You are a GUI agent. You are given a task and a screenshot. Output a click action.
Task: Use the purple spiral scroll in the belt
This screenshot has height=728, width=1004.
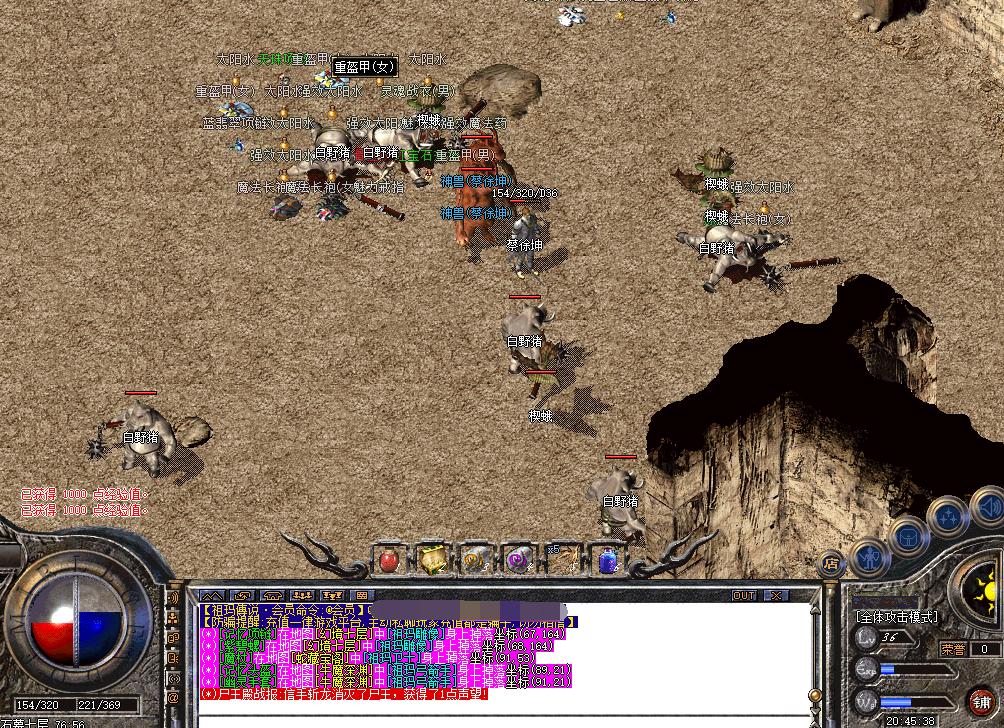tap(518, 561)
